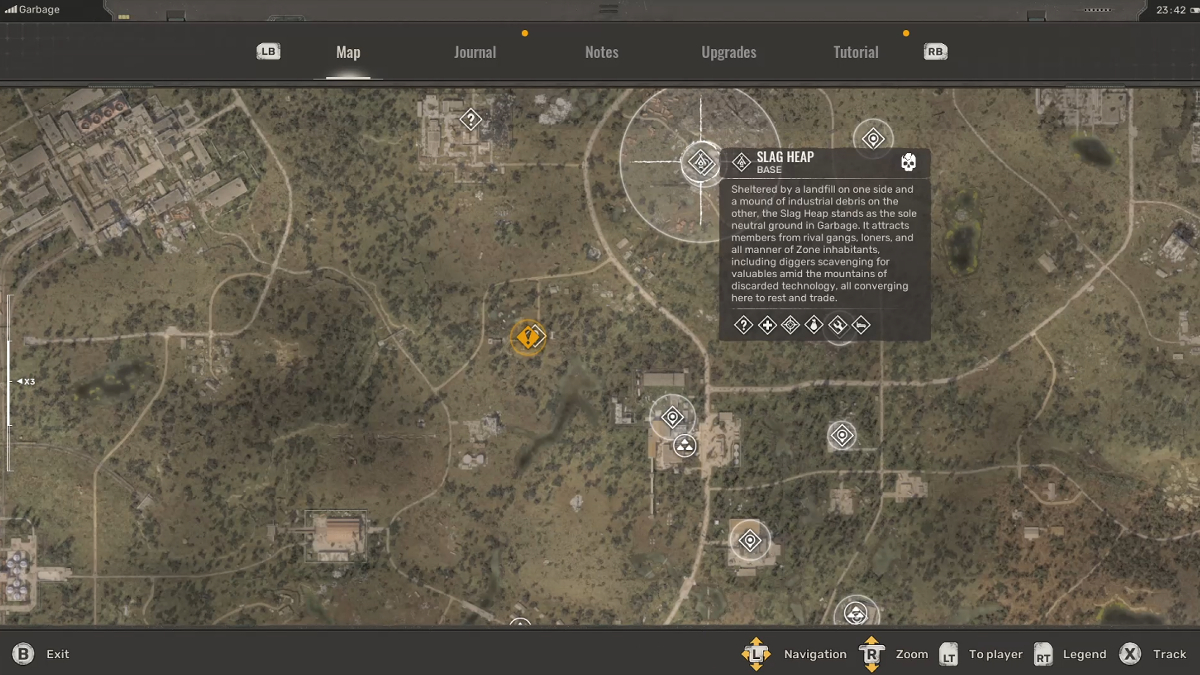Screen dimensions: 1200x675
Task: Show the Tutorial tab
Action: 856,52
